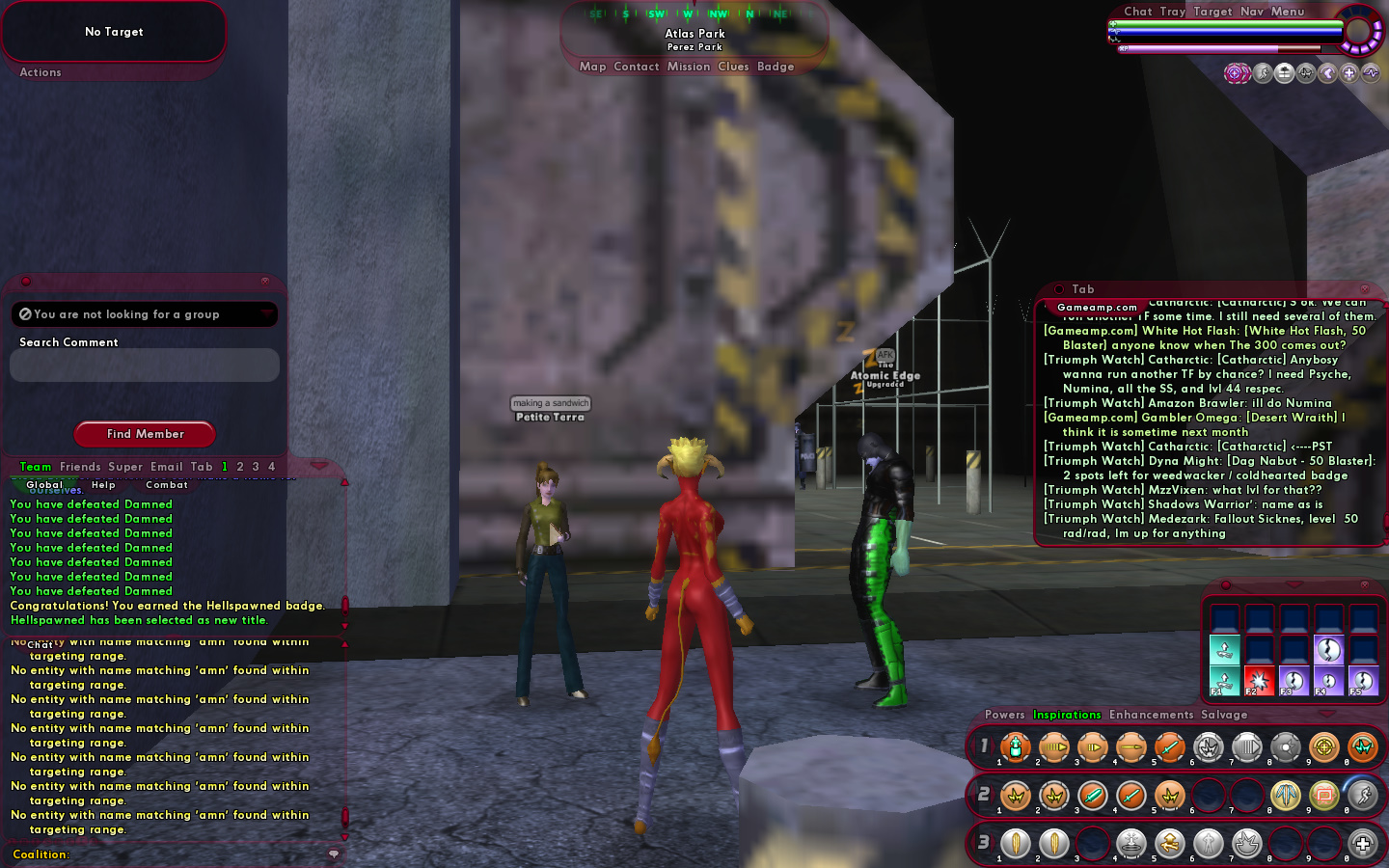The height and width of the screenshot is (868, 1389).
Task: Select the Gameamp.com chat tab
Action: (x=1097, y=308)
